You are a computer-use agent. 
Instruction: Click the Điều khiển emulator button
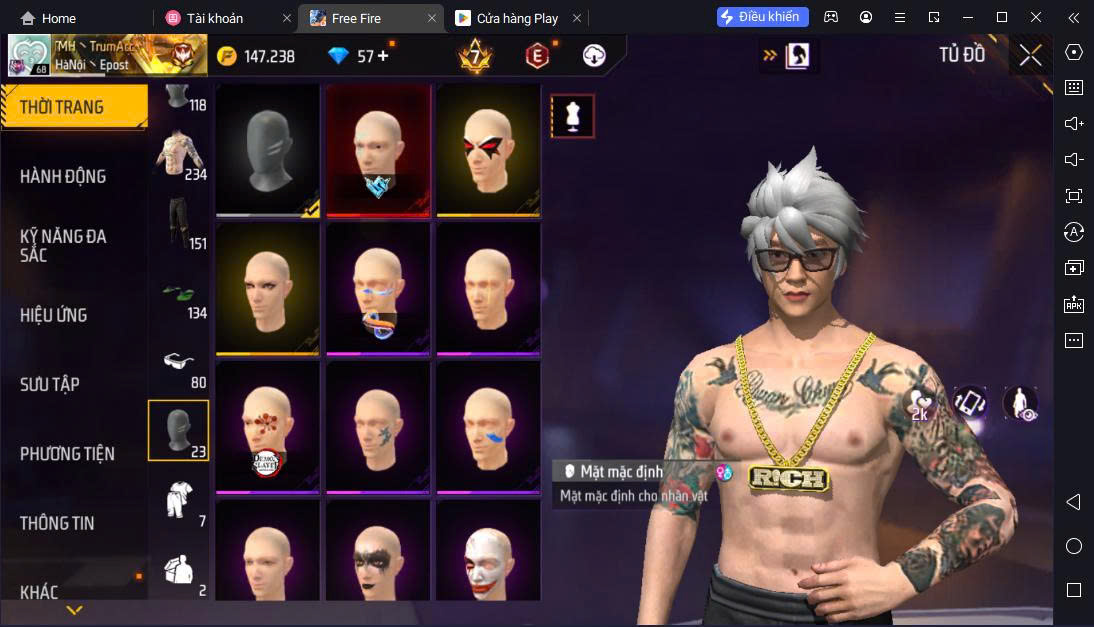click(x=762, y=17)
